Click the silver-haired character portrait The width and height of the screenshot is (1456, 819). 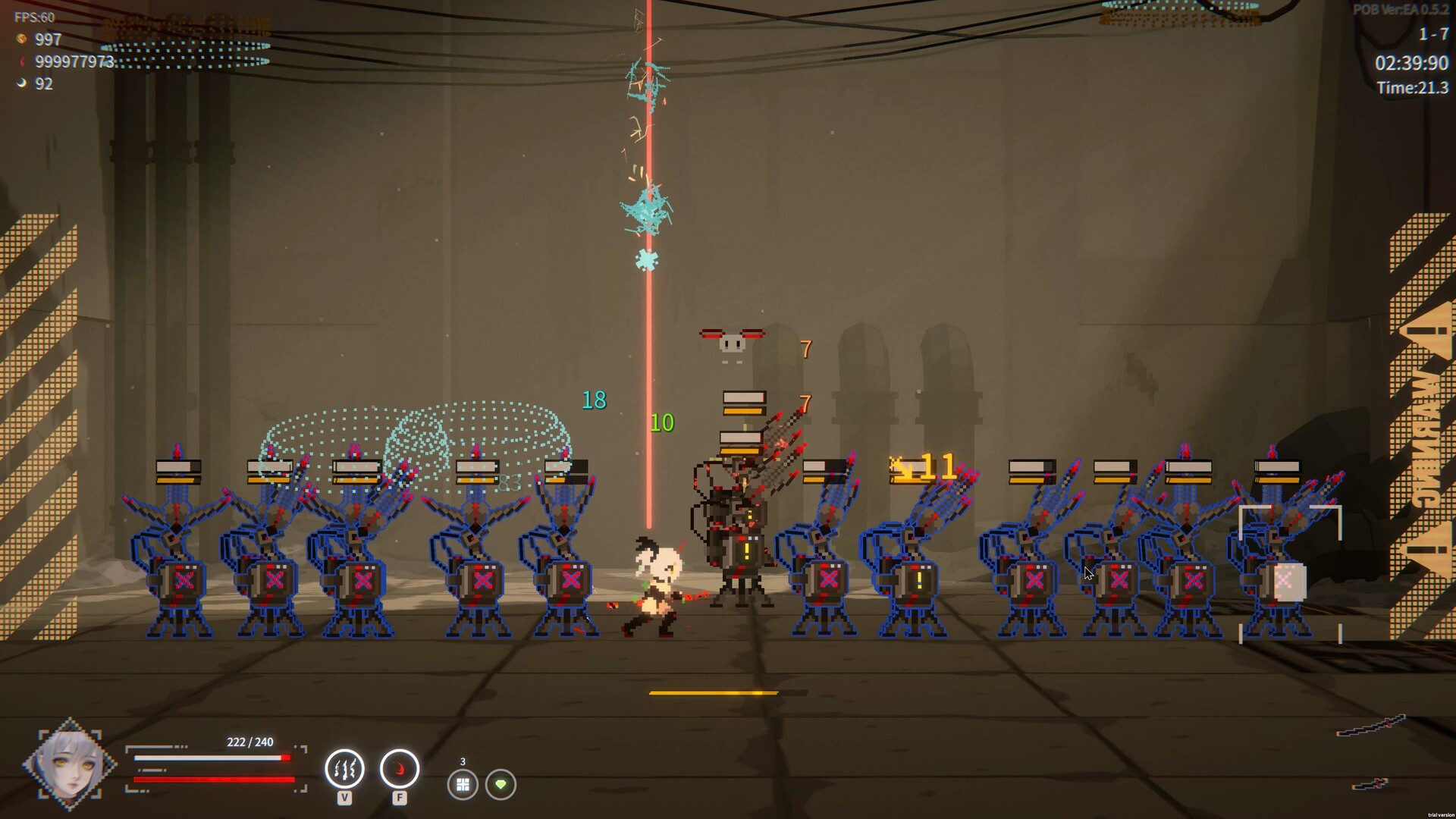point(69,763)
